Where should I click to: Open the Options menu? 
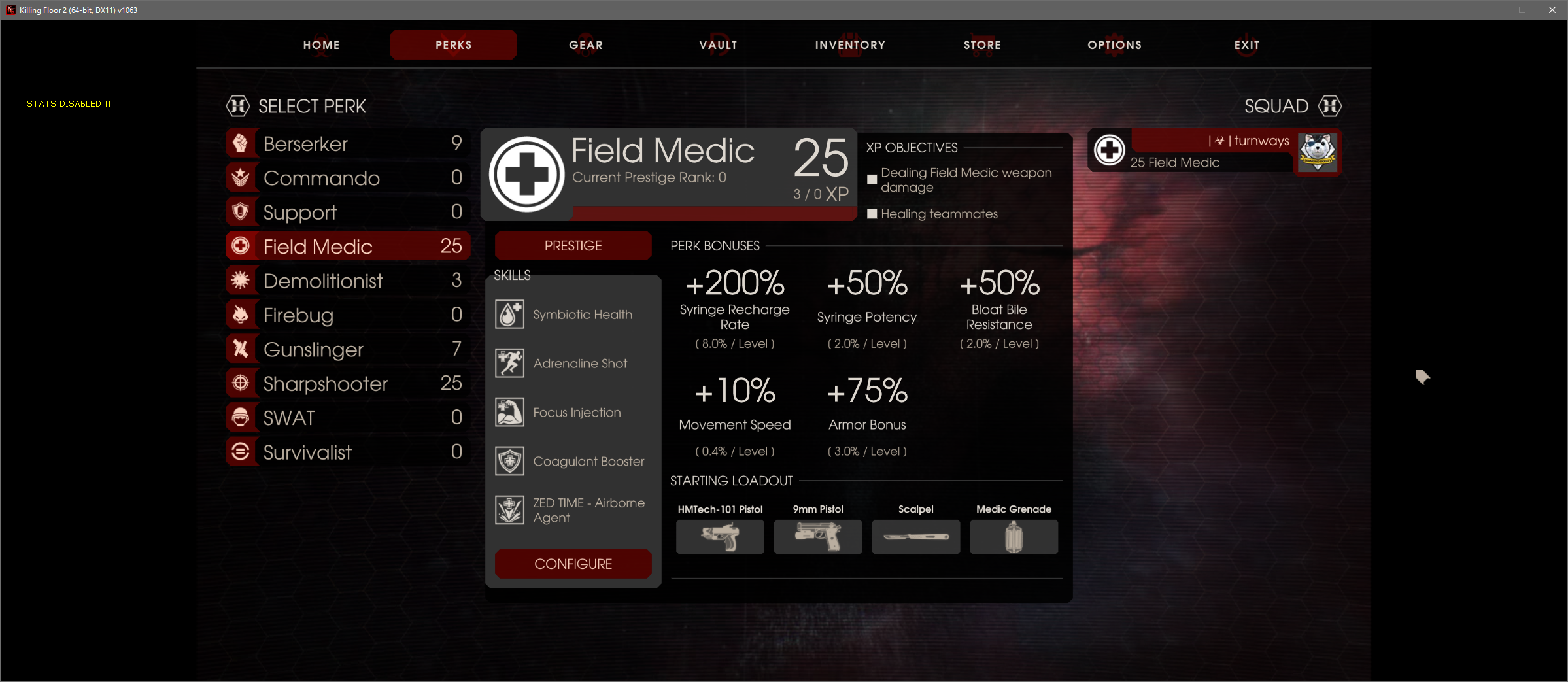click(x=1114, y=45)
